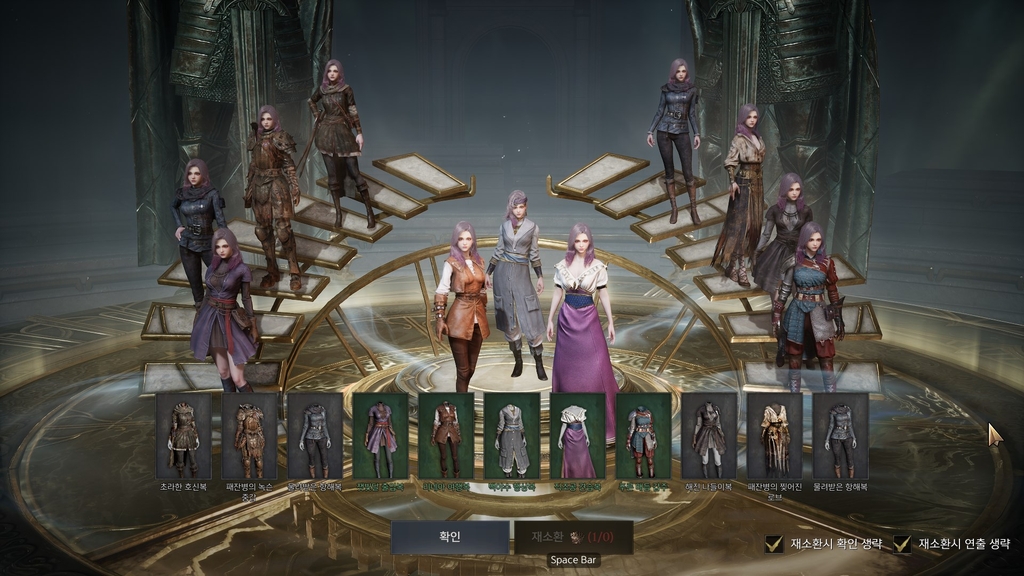Choose the green card with gray long coat
Image resolution: width=1024 pixels, height=576 pixels.
(511, 436)
